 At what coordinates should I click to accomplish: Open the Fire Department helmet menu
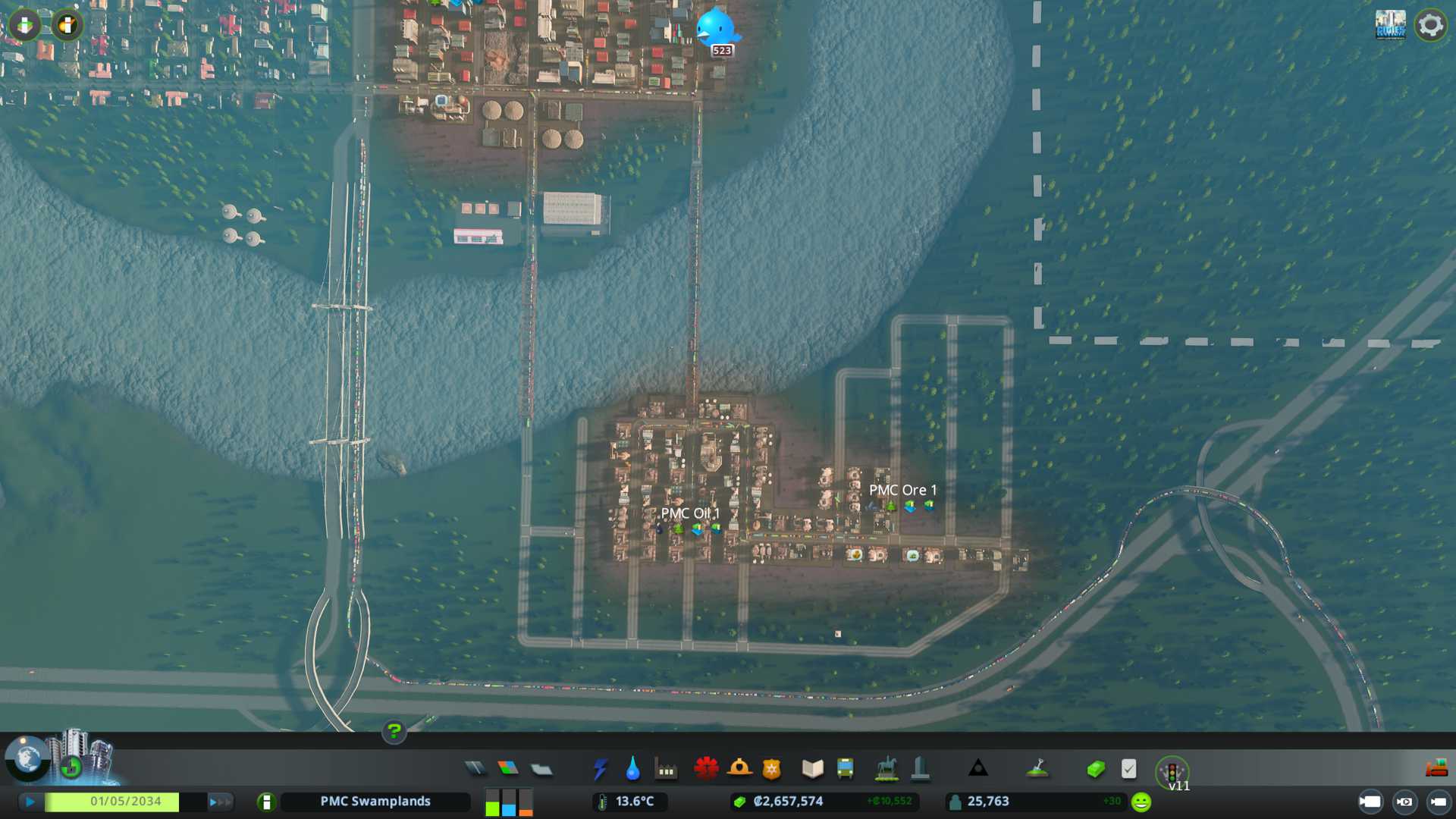739,769
